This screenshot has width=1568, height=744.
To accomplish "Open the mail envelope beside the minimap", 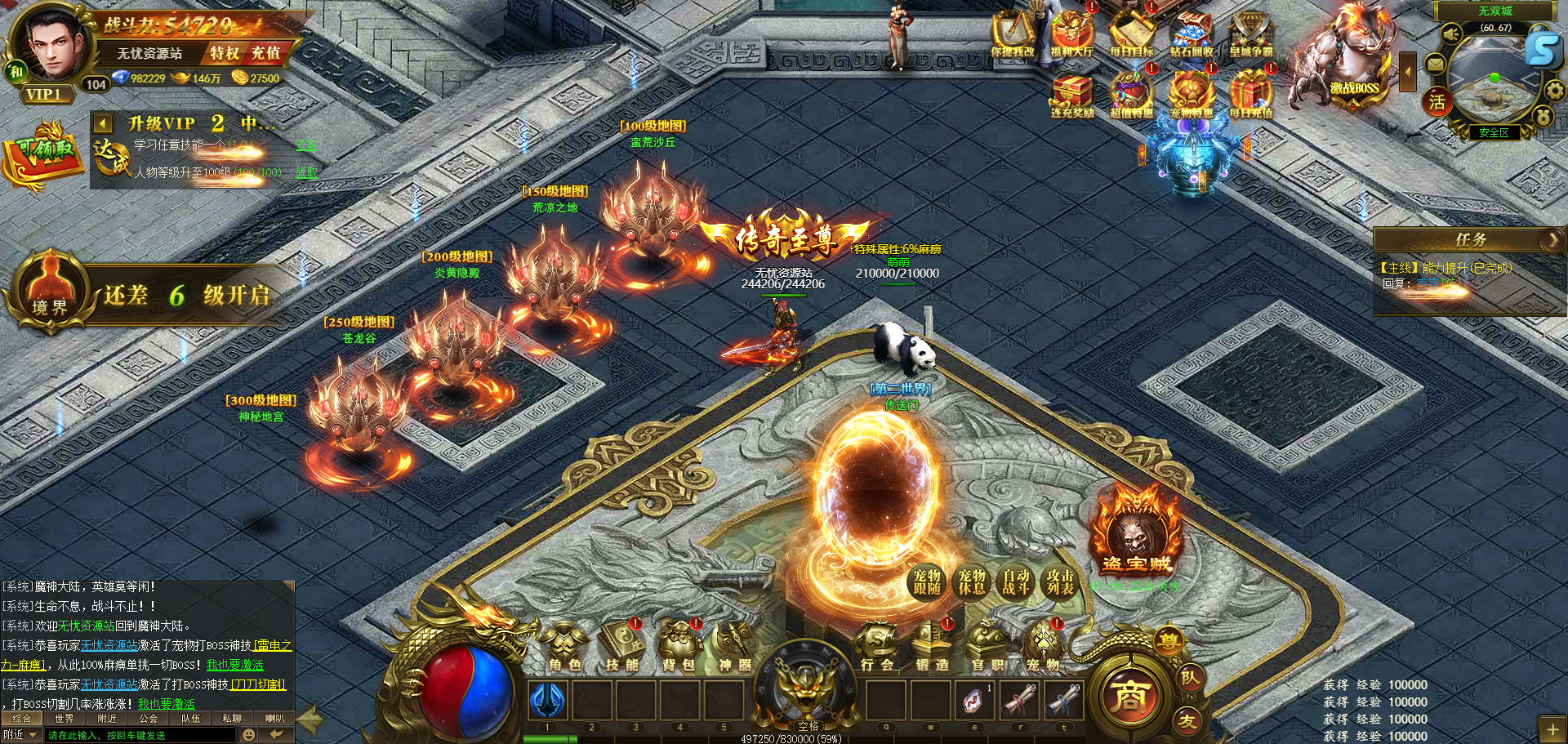I will tap(1435, 63).
